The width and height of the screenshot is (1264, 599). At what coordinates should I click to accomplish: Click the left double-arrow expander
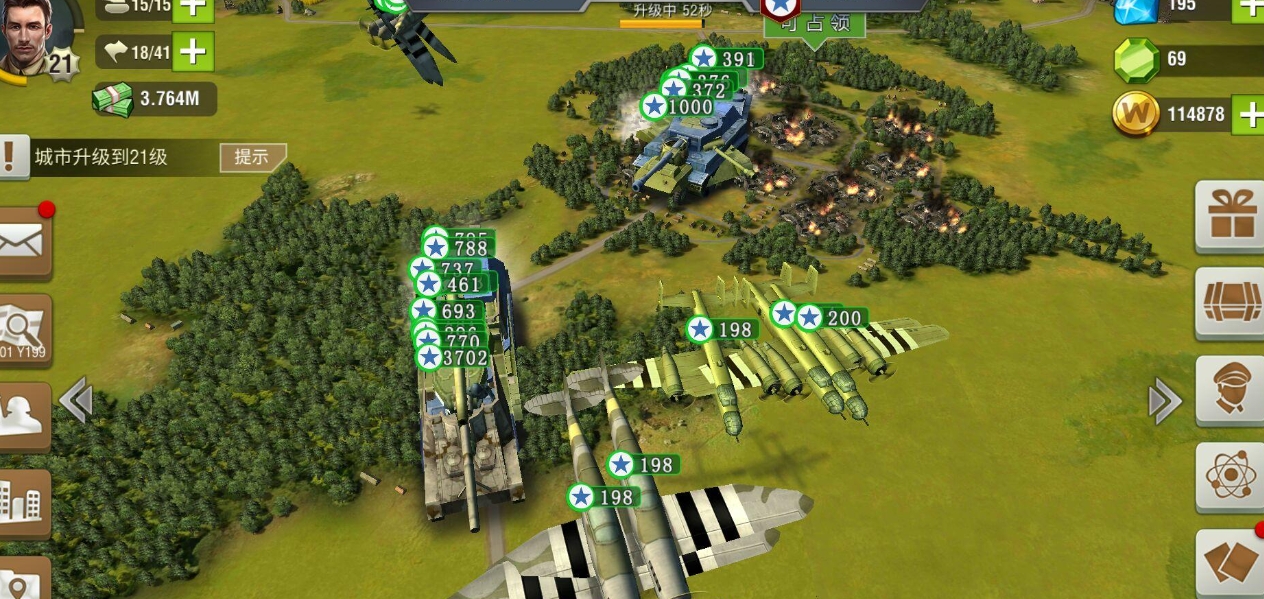pos(76,402)
